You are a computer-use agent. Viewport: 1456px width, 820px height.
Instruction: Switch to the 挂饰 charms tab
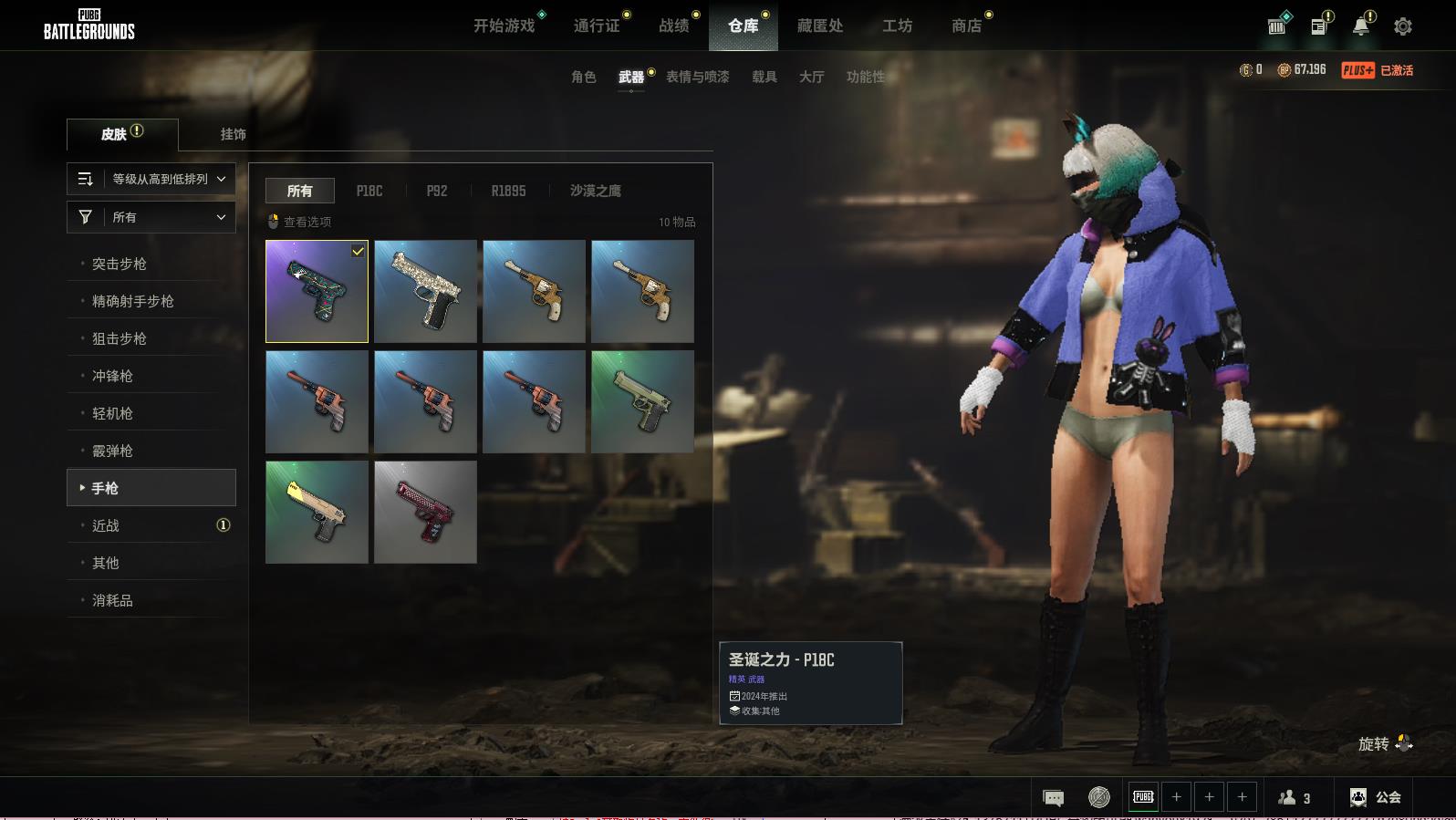click(233, 134)
